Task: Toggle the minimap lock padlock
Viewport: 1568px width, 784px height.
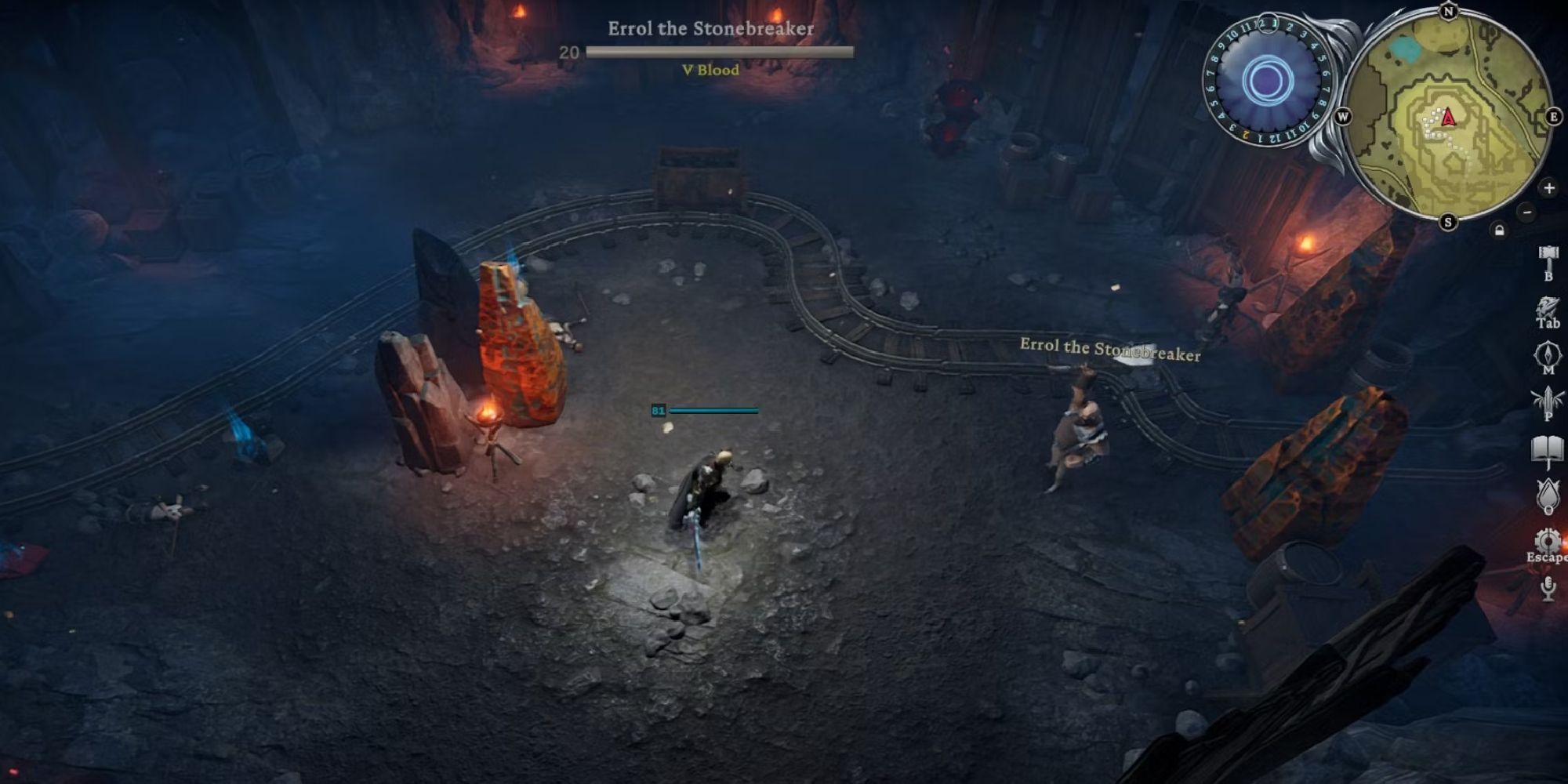Action: click(x=1499, y=230)
